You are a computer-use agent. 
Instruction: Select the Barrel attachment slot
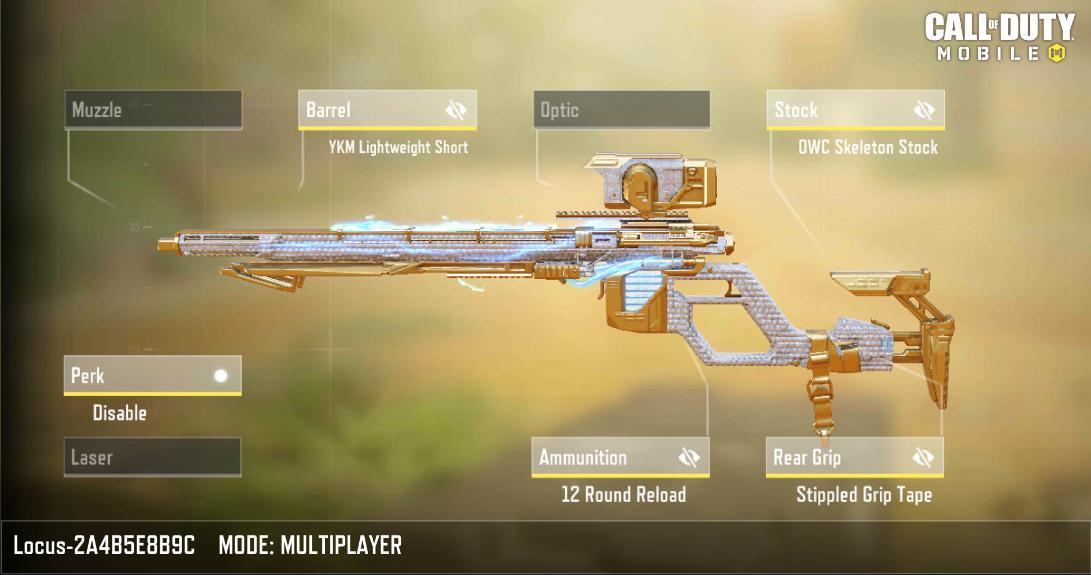[365, 110]
